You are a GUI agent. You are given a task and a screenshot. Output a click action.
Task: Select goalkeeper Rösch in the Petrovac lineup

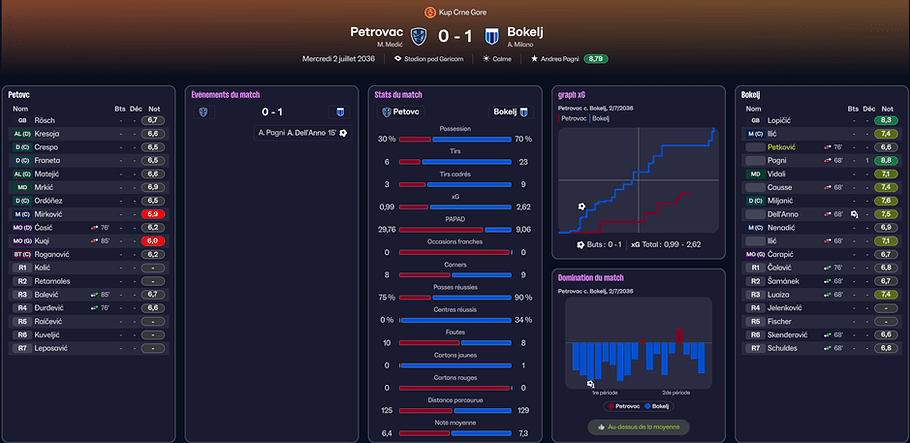pyautogui.click(x=45, y=120)
